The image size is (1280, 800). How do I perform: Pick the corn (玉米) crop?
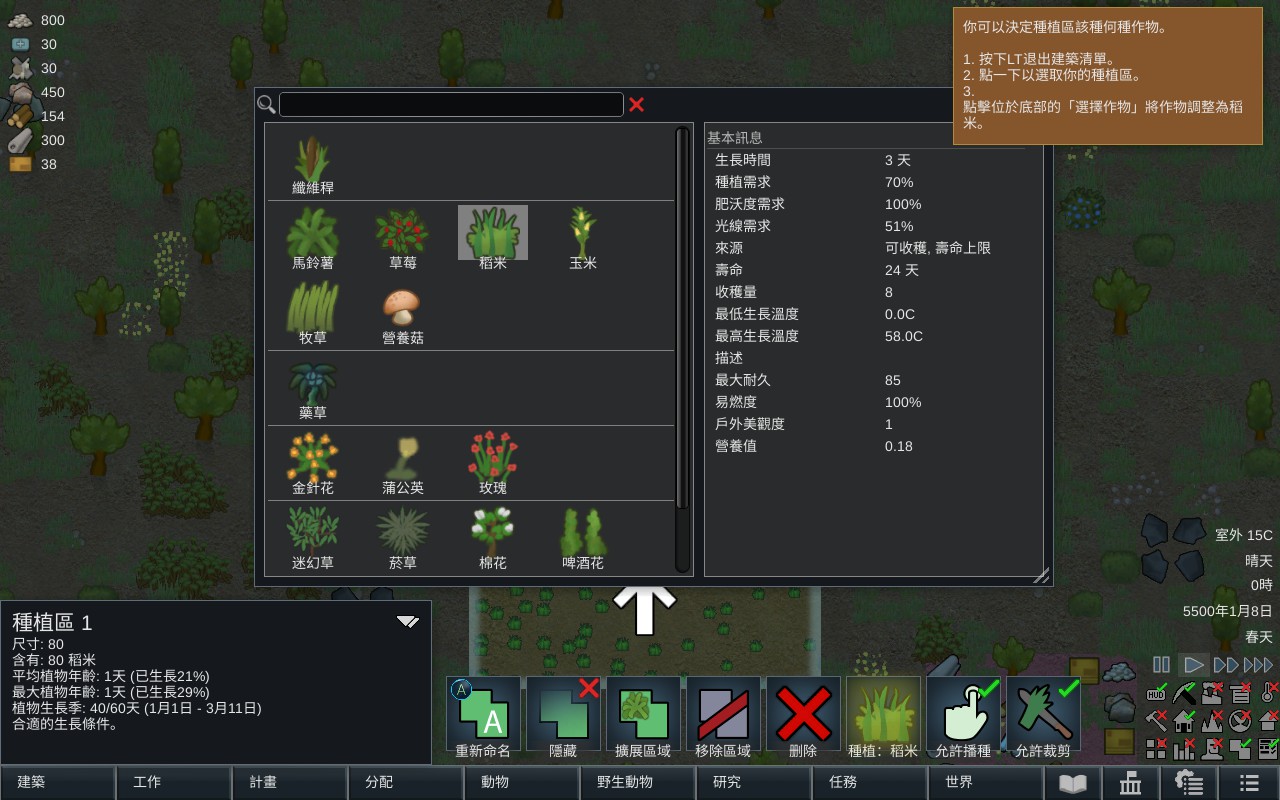tap(582, 238)
